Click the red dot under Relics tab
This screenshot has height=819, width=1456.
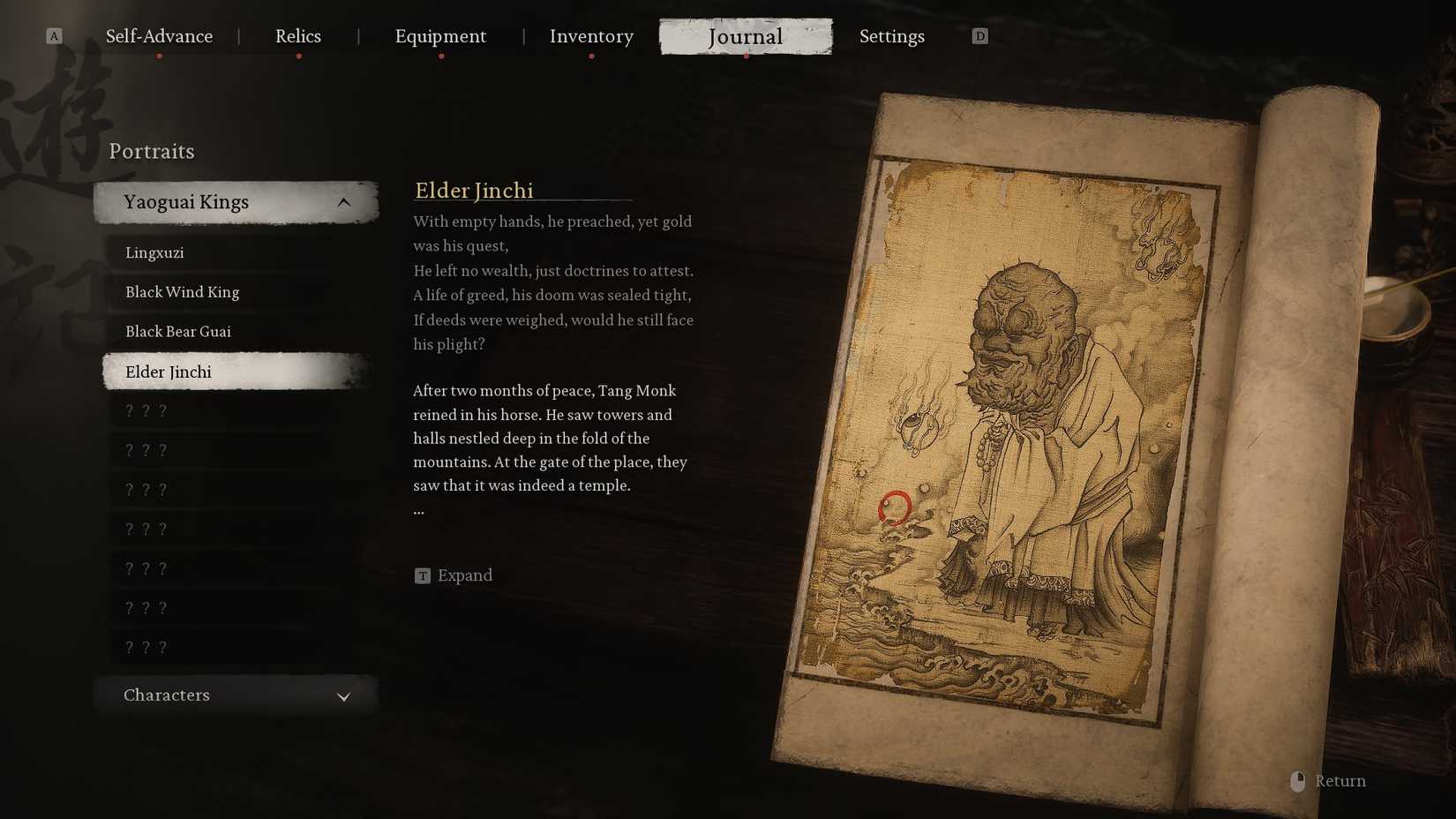296,56
